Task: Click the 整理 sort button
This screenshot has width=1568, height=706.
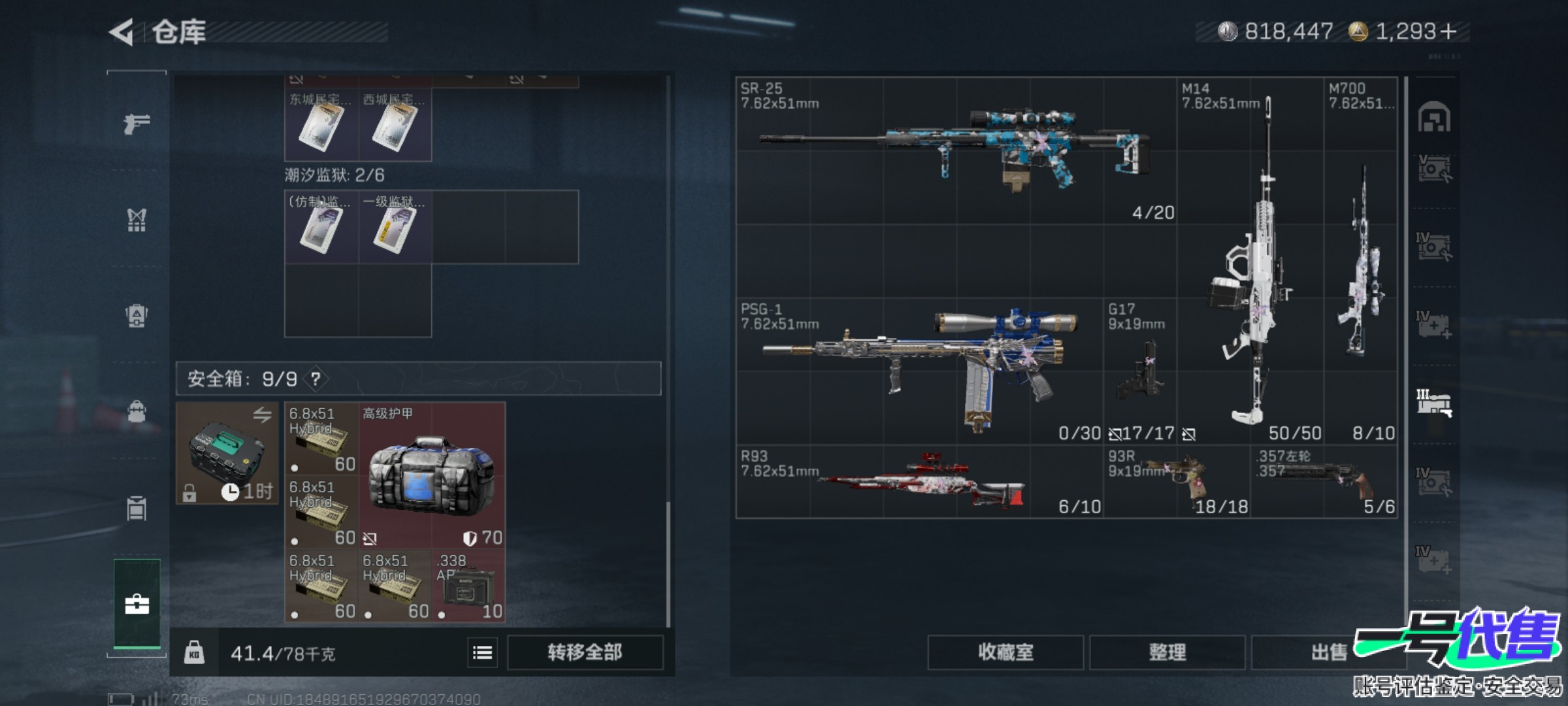Action: tap(1167, 652)
